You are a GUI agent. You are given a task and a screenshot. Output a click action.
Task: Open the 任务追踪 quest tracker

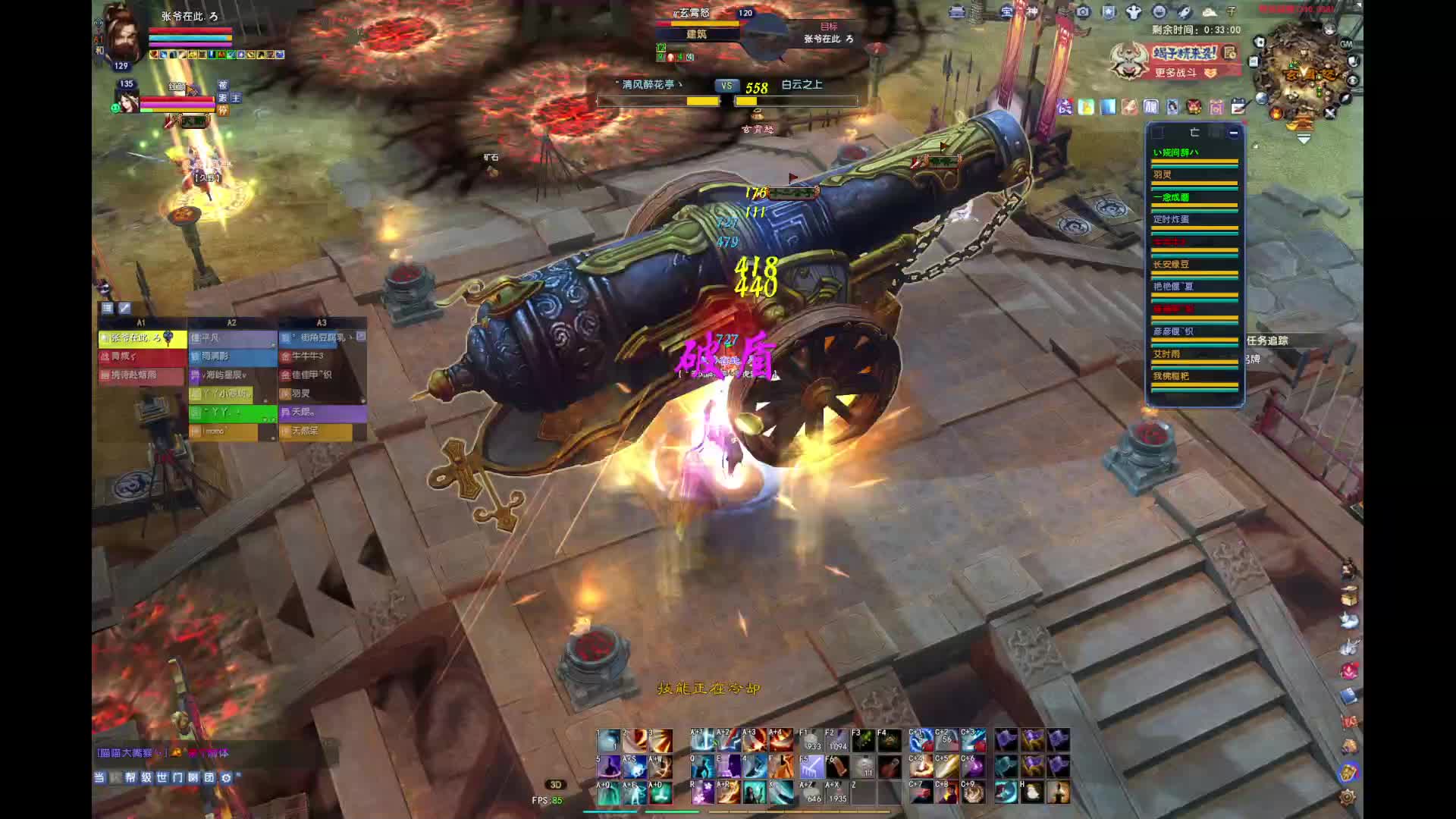click(x=1267, y=340)
